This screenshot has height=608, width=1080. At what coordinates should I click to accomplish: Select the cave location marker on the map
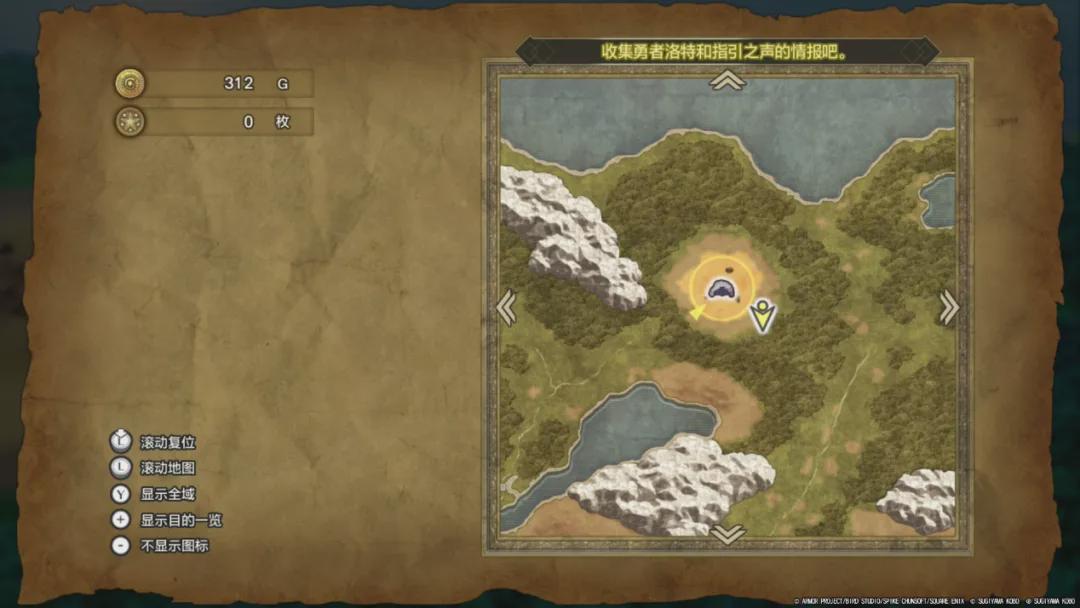pos(721,291)
